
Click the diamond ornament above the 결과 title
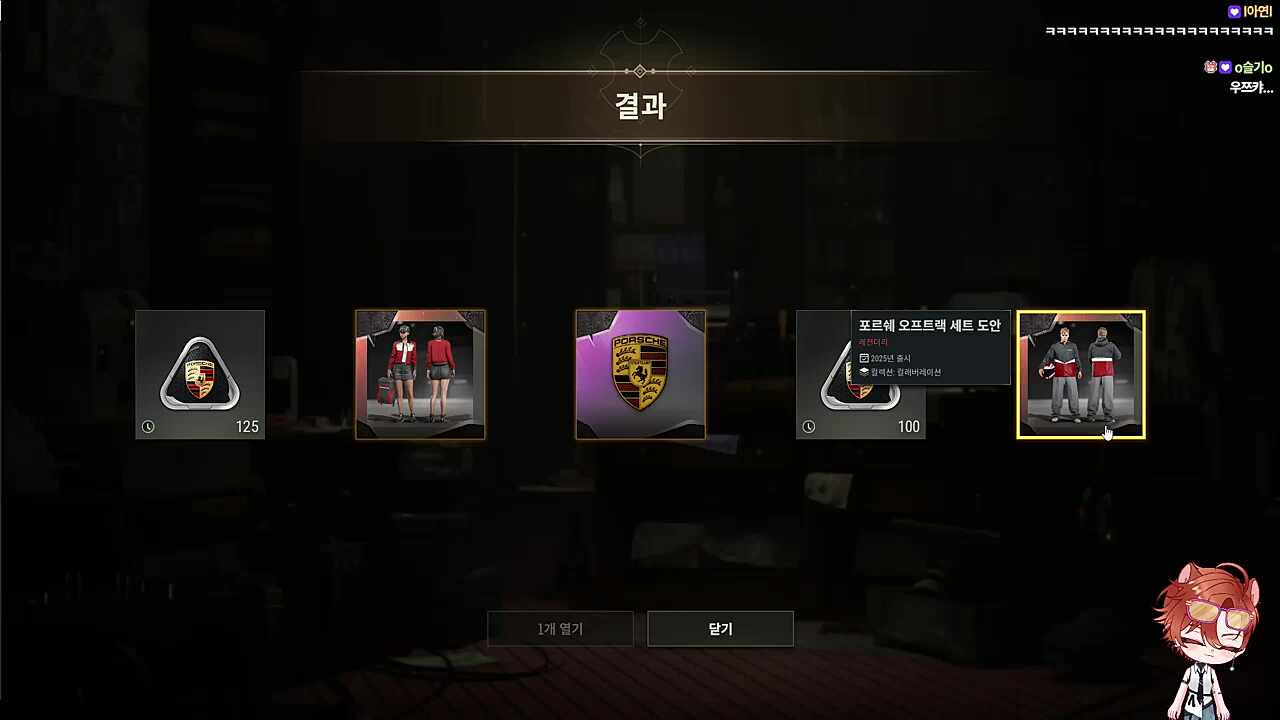coord(640,70)
